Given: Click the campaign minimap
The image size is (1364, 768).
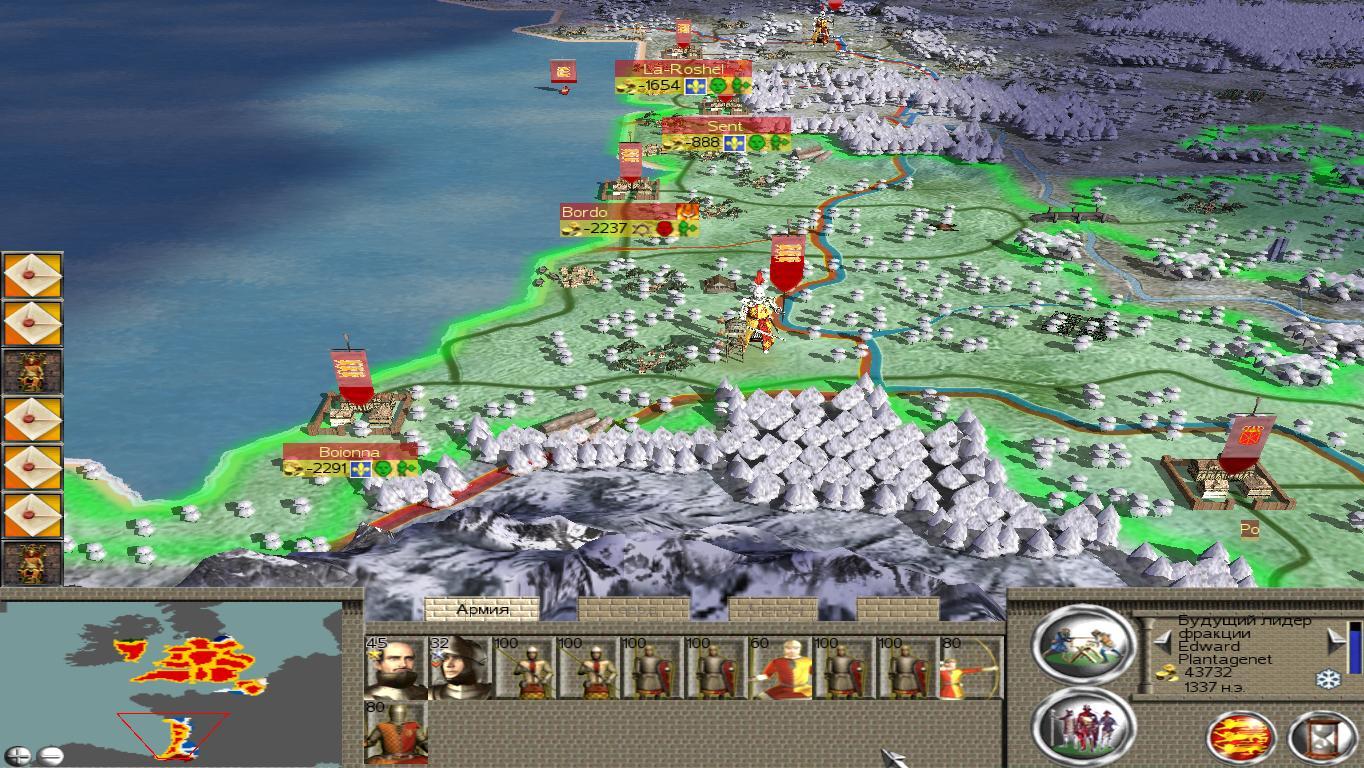Looking at the screenshot, I should click(180, 680).
